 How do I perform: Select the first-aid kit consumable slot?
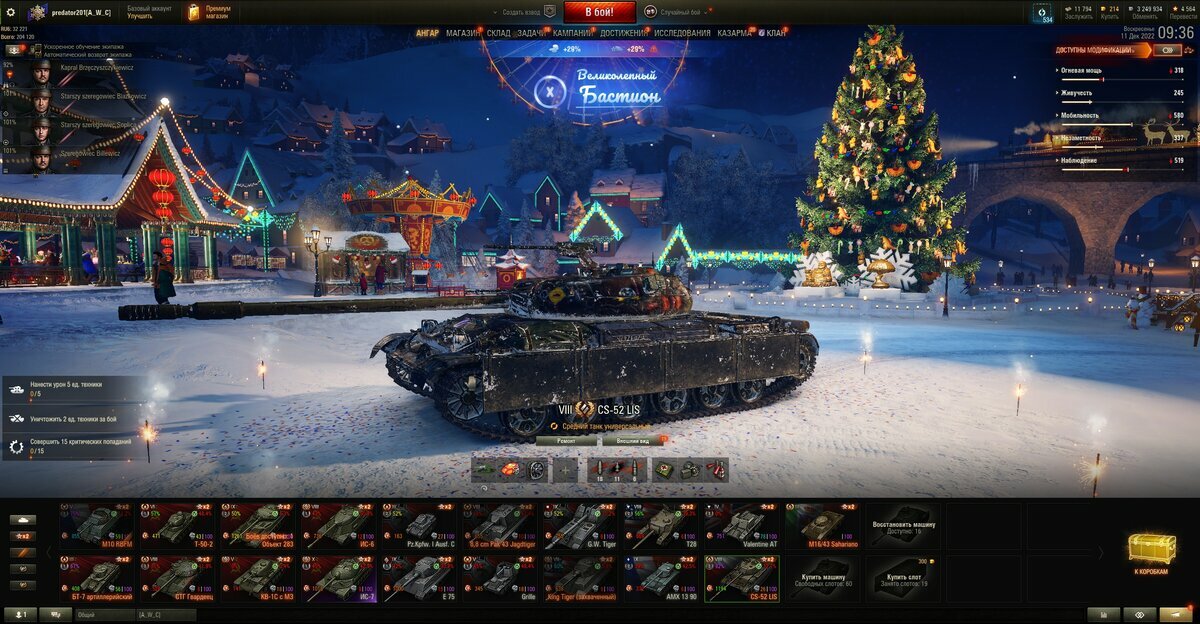(x=664, y=470)
